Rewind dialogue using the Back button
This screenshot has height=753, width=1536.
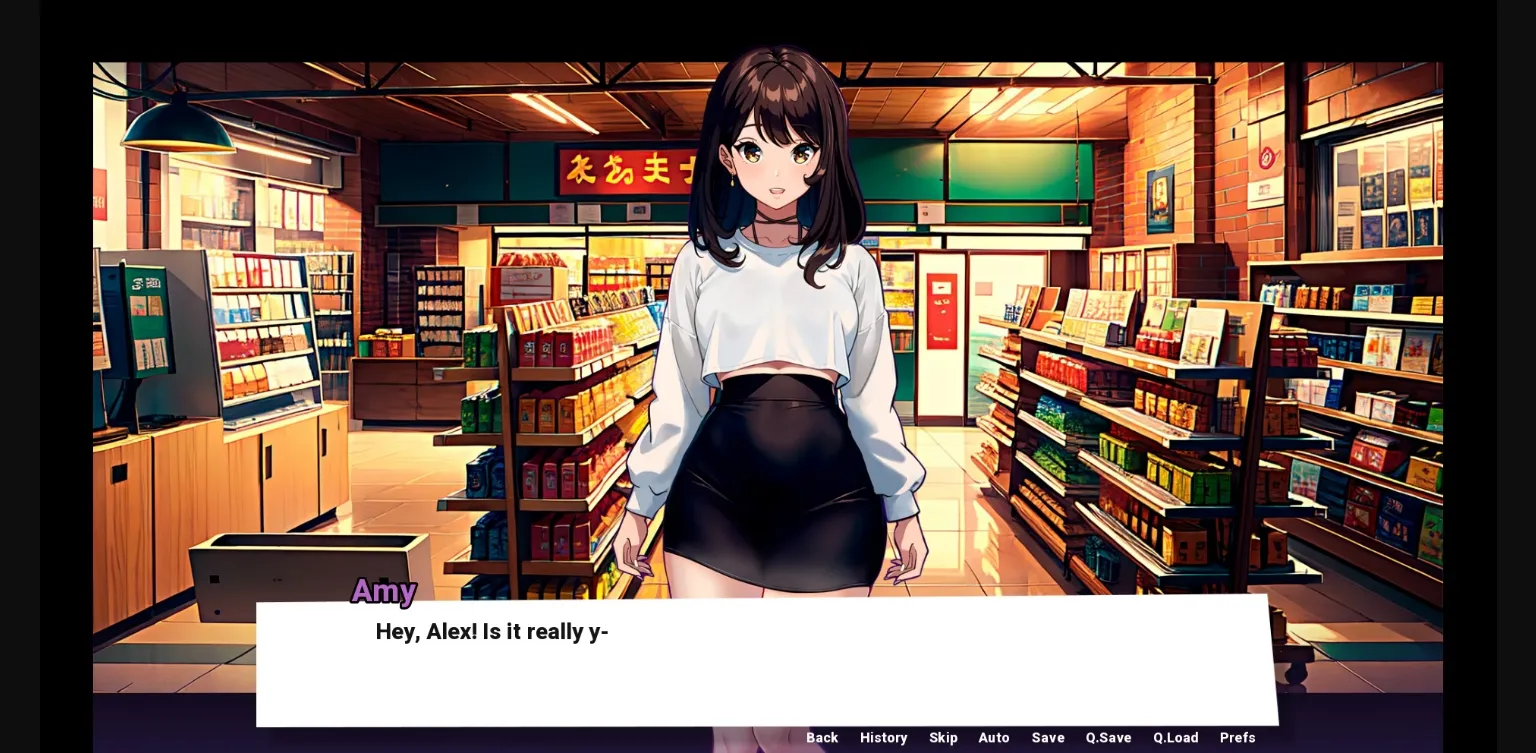pyautogui.click(x=822, y=738)
